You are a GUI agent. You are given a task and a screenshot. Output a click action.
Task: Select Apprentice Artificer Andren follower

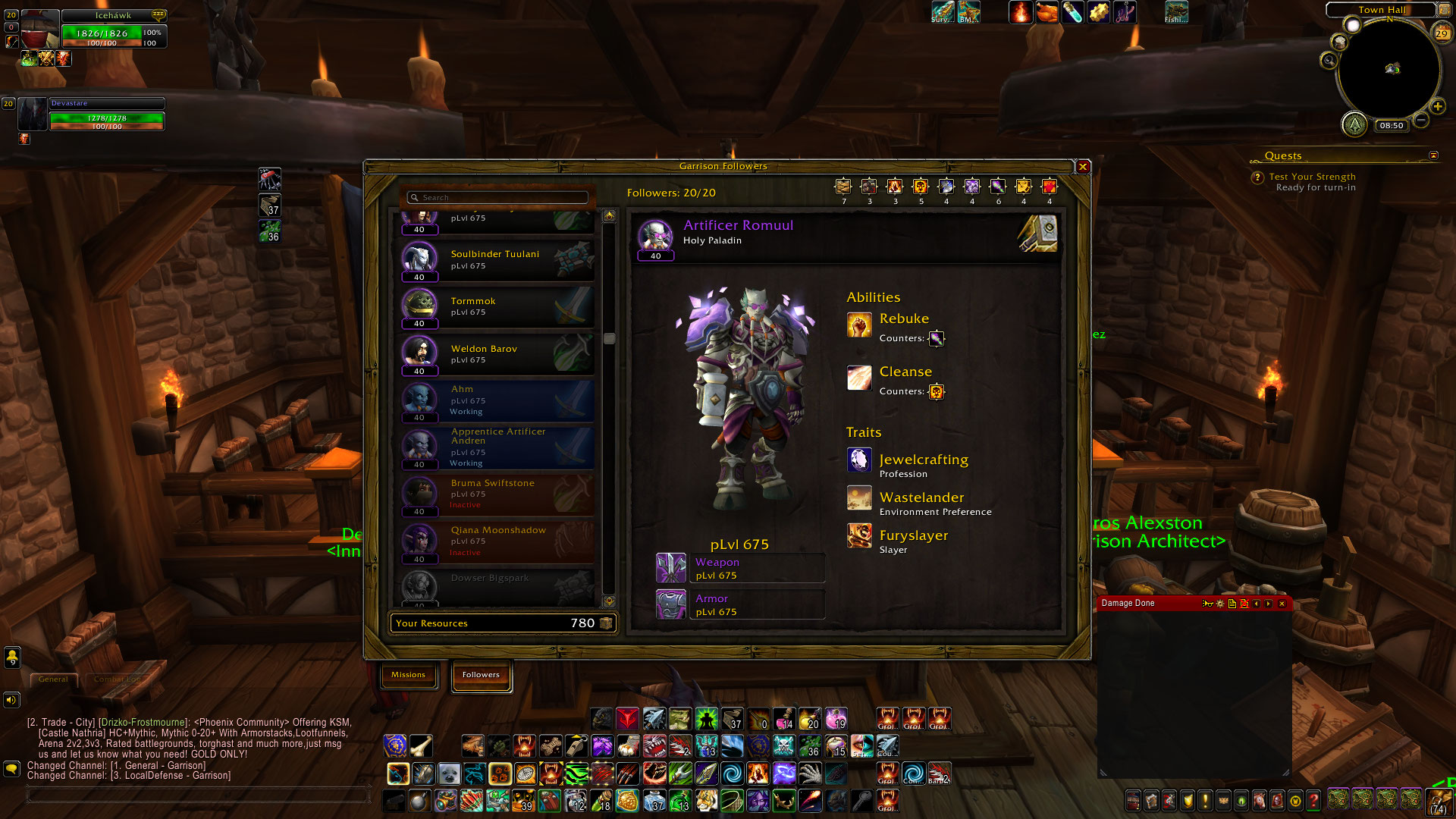497,447
